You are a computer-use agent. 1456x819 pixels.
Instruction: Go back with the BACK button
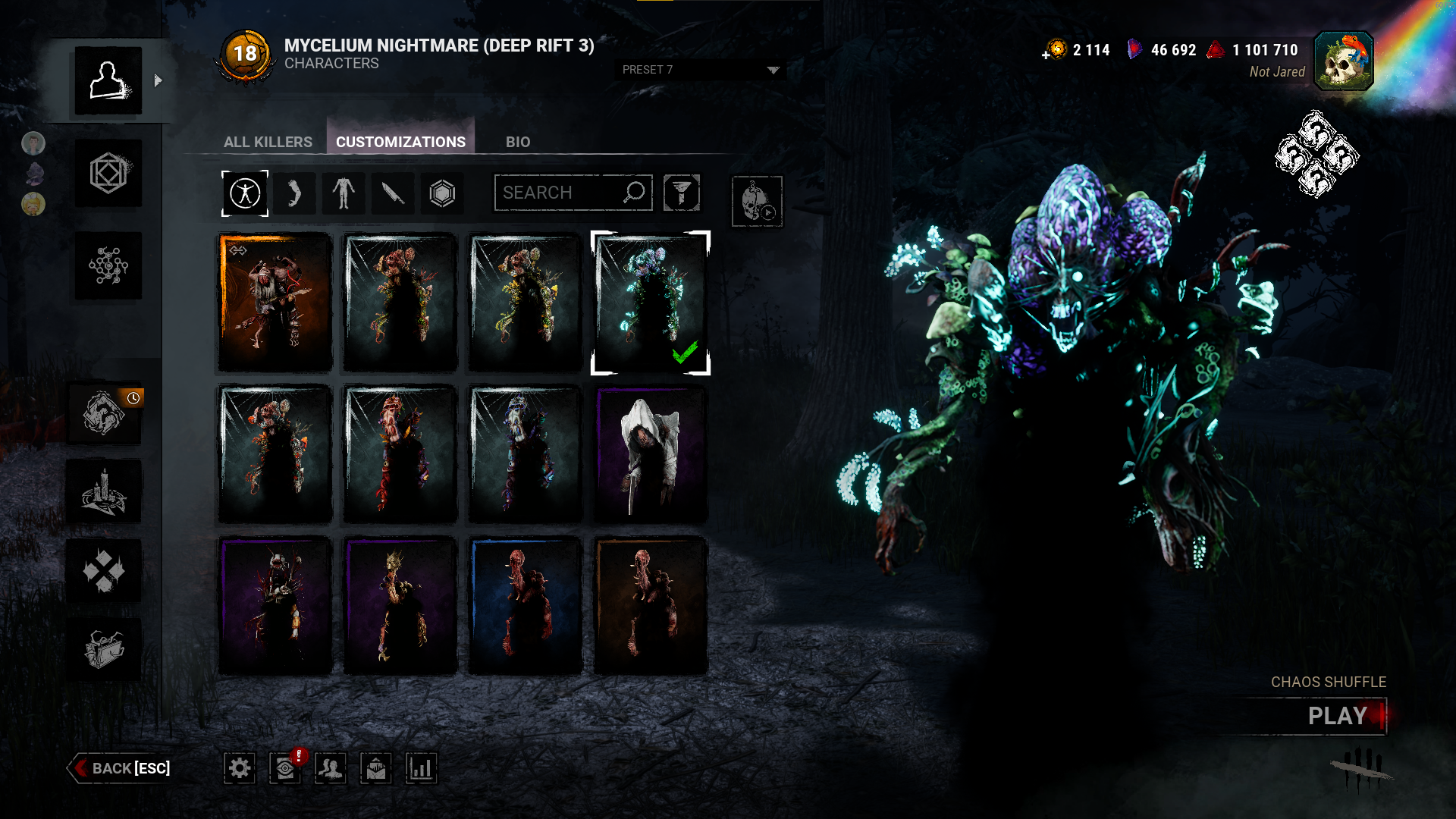tap(121, 768)
